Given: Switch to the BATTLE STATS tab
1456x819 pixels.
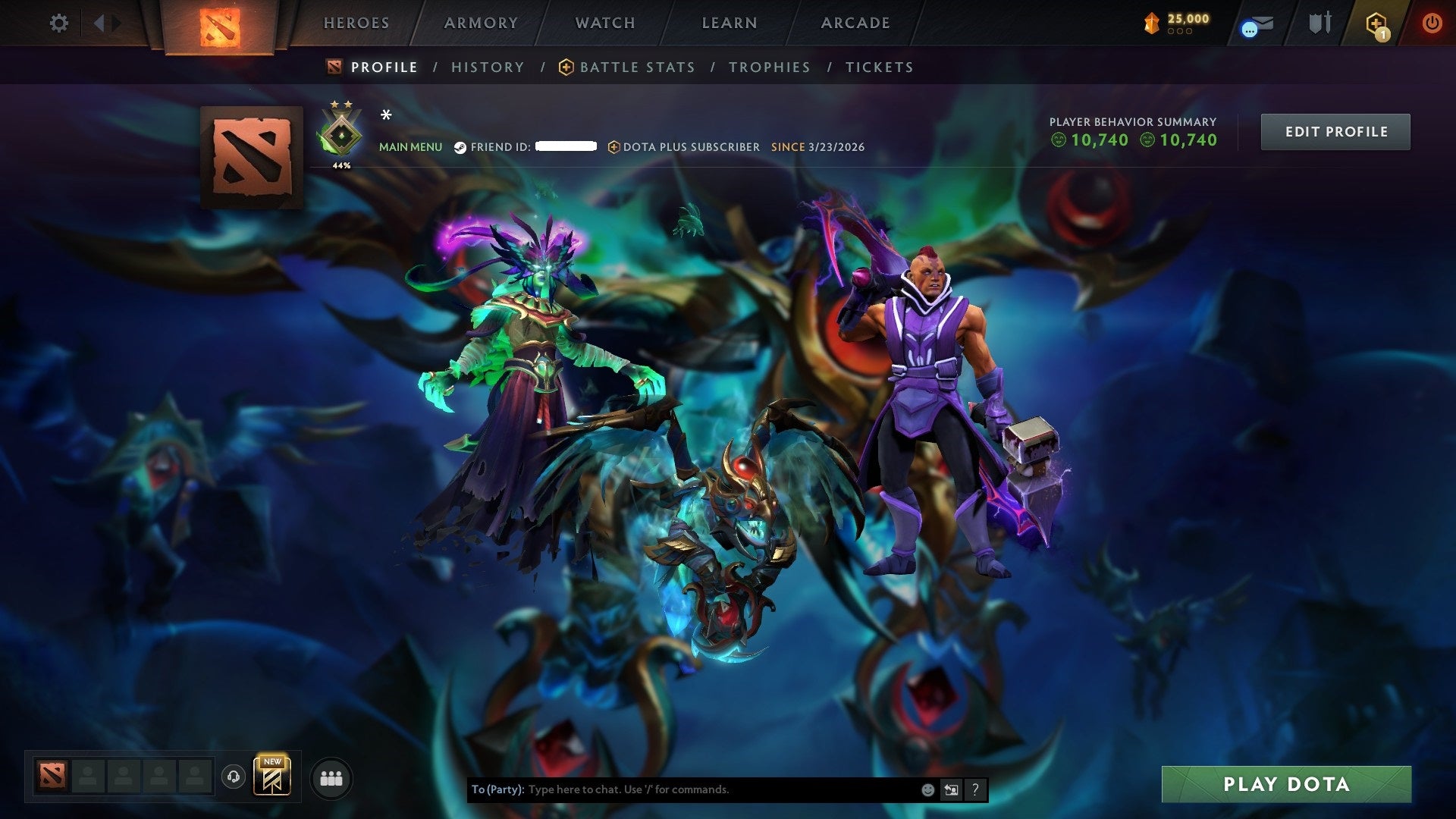Looking at the screenshot, I should tap(637, 67).
